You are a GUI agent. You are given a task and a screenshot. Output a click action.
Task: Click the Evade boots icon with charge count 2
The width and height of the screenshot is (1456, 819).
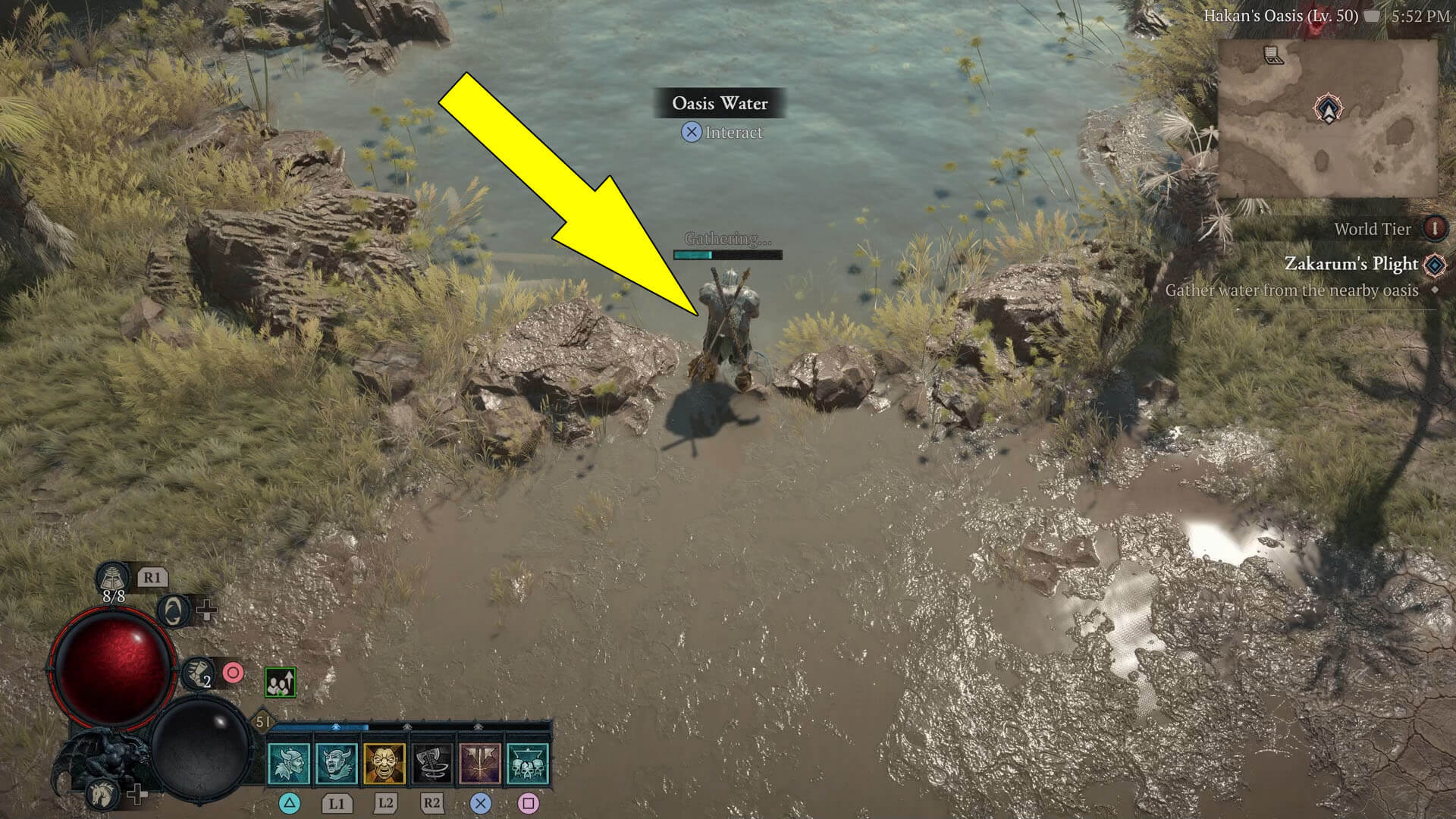click(197, 674)
